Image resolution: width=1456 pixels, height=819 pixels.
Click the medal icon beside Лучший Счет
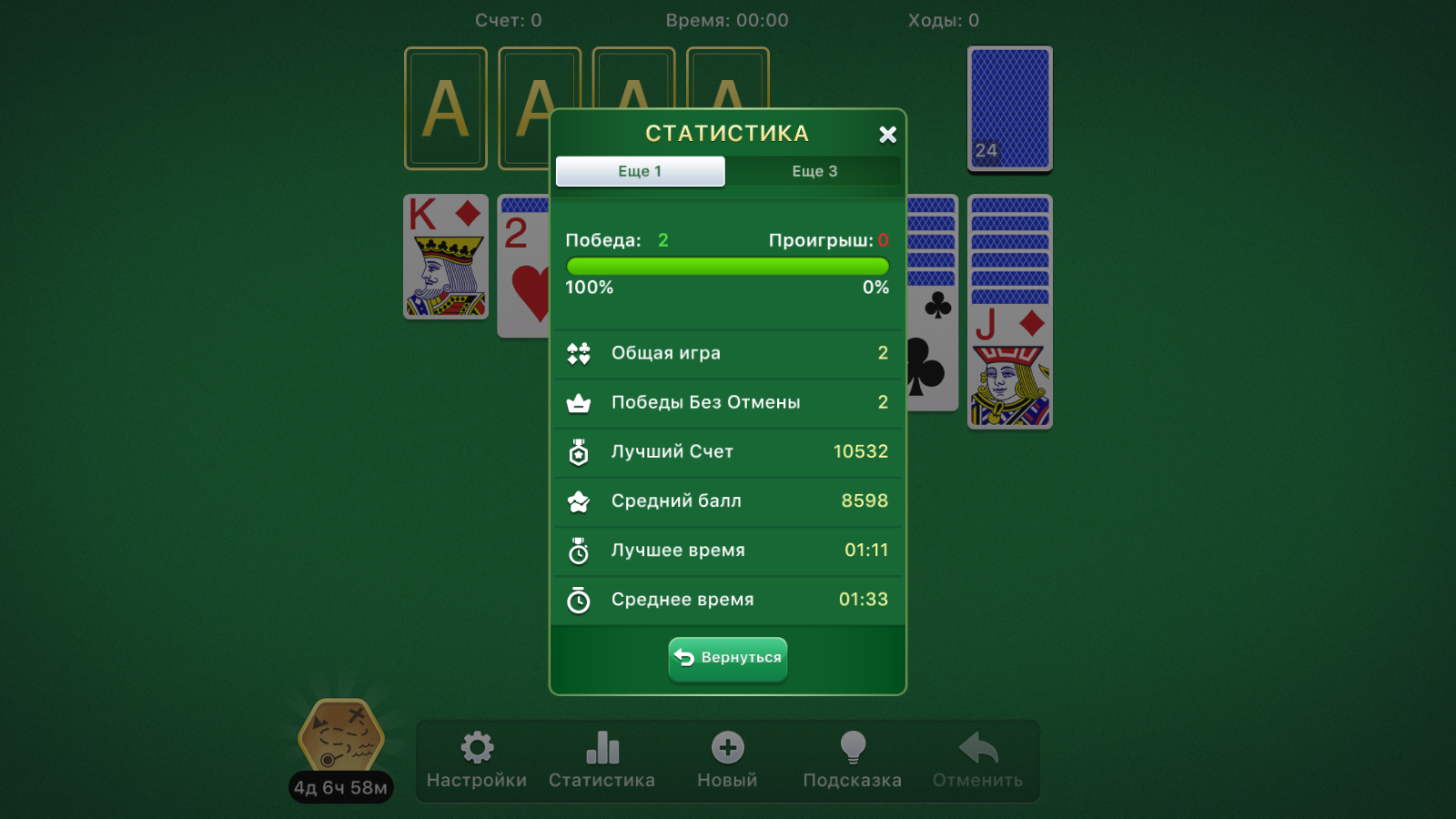(580, 451)
